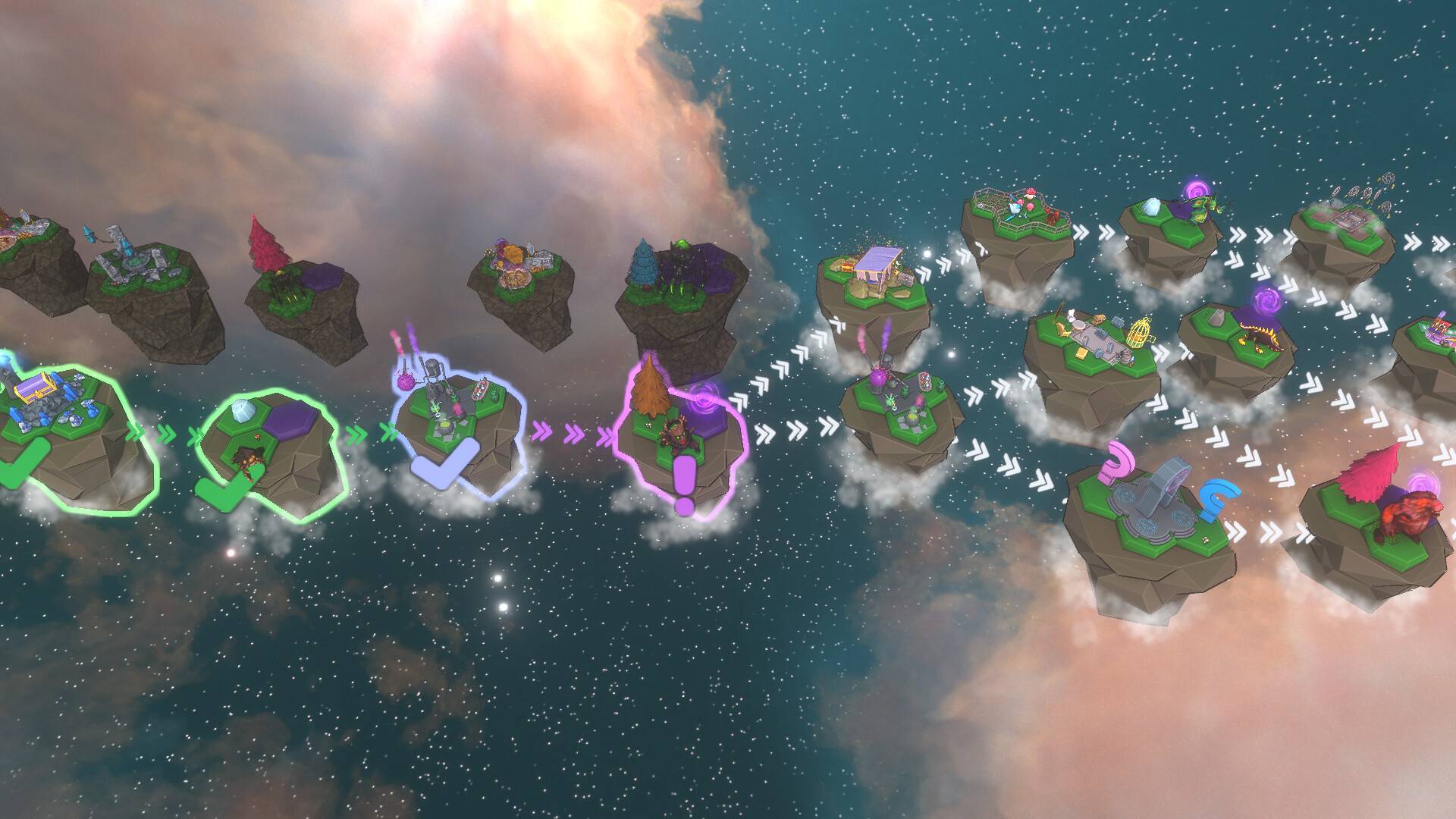Pick the island with the purple-canopy stall
This screenshot has height=819, width=1456.
click(x=874, y=287)
